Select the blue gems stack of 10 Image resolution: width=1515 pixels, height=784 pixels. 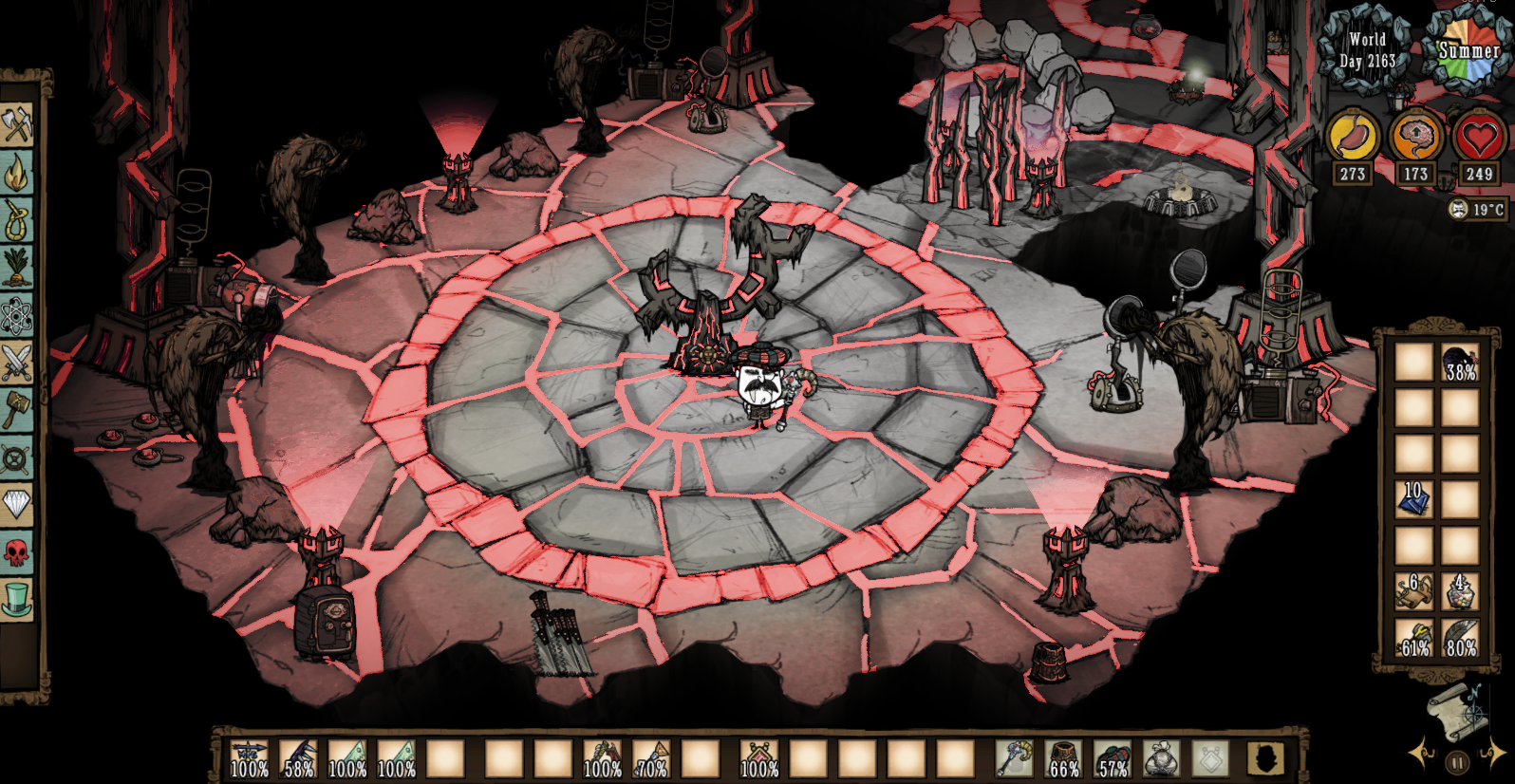pos(1413,498)
